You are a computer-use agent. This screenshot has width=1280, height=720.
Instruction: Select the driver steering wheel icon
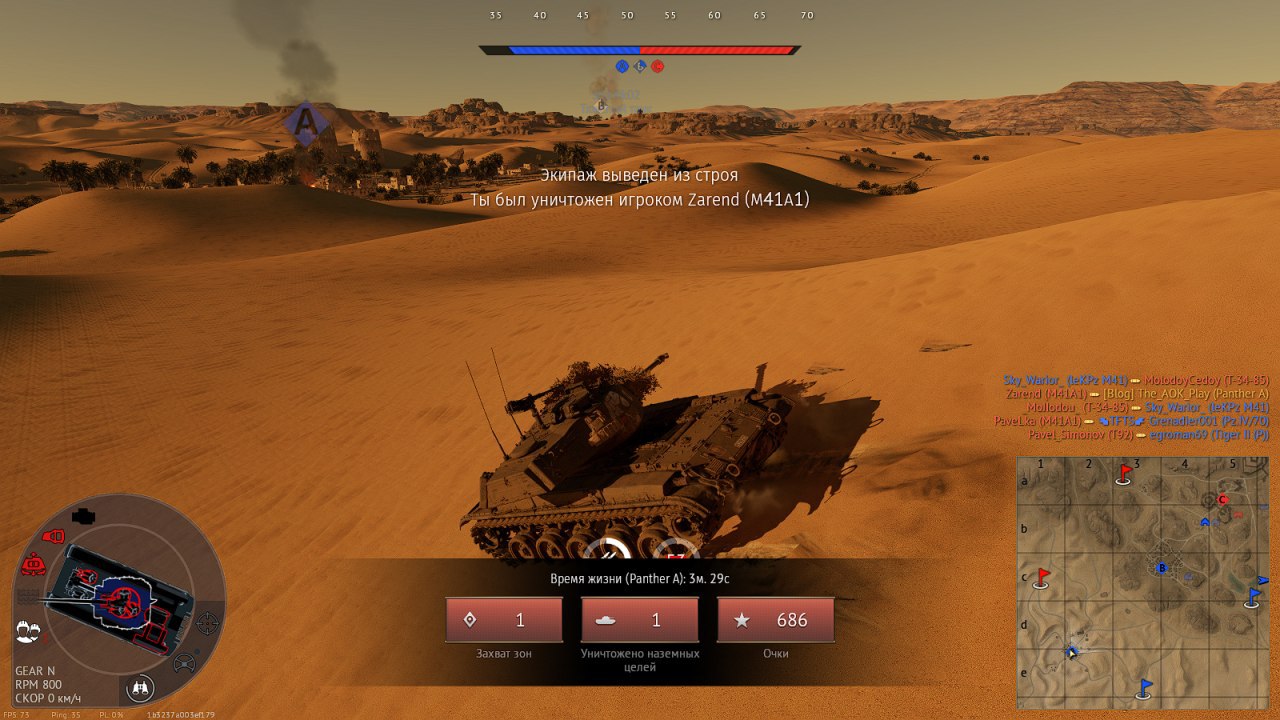[x=184, y=662]
